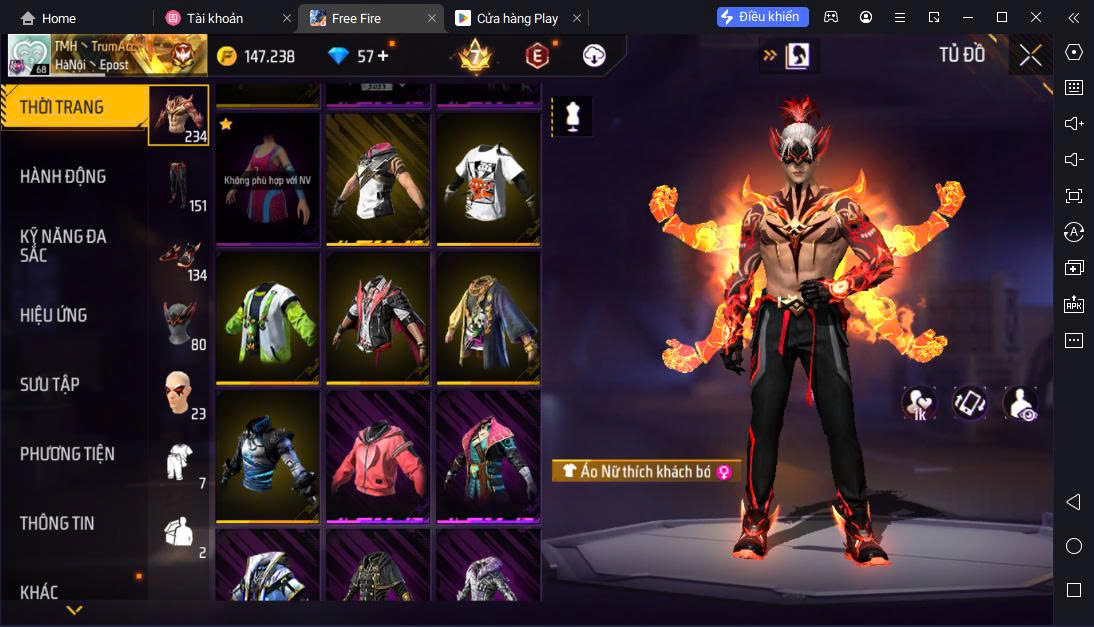Image resolution: width=1094 pixels, height=627 pixels.
Task: Toggle the character visibility eye icon
Action: click(1020, 403)
